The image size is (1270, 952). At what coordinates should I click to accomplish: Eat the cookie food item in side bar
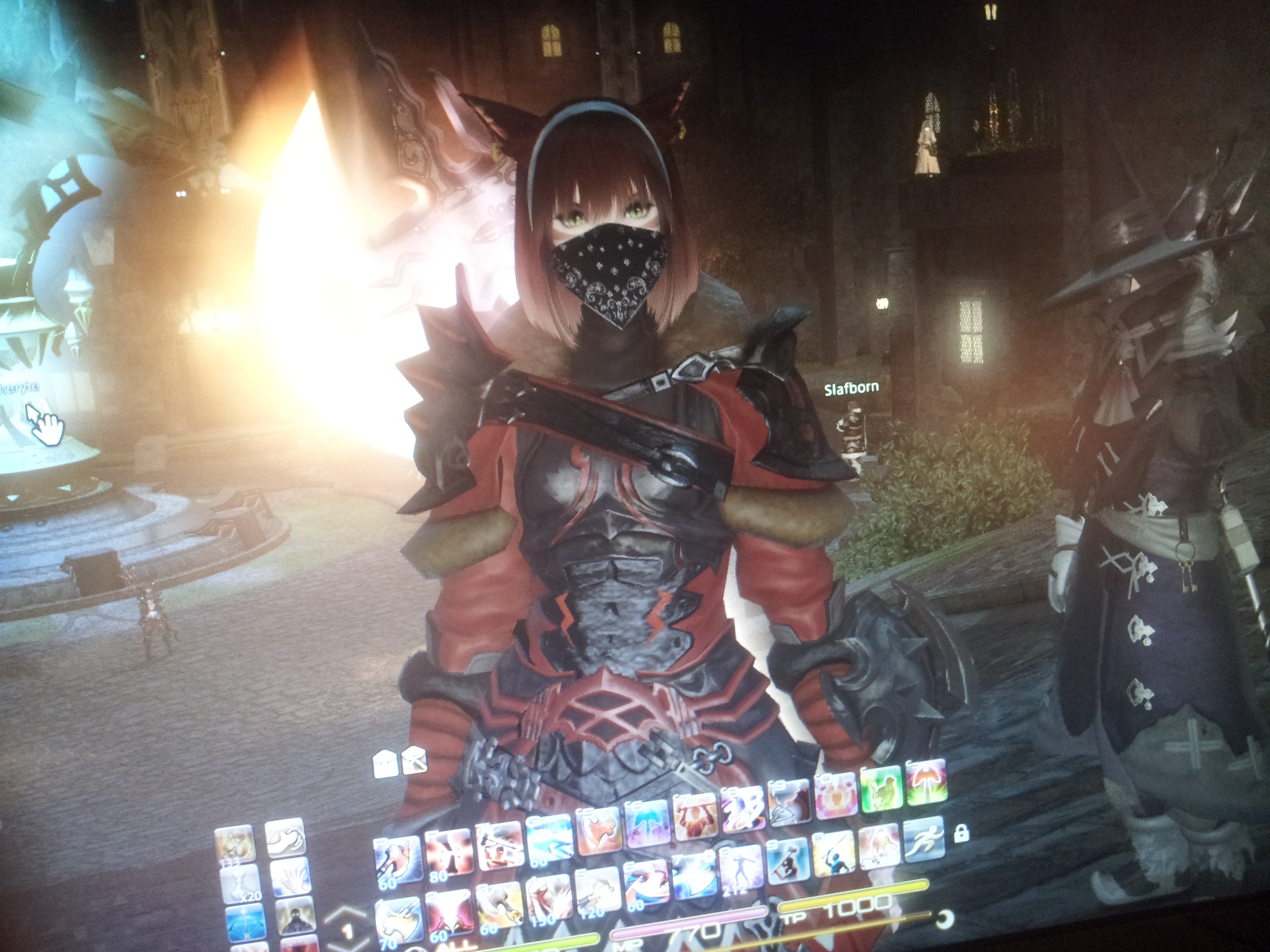click(234, 844)
